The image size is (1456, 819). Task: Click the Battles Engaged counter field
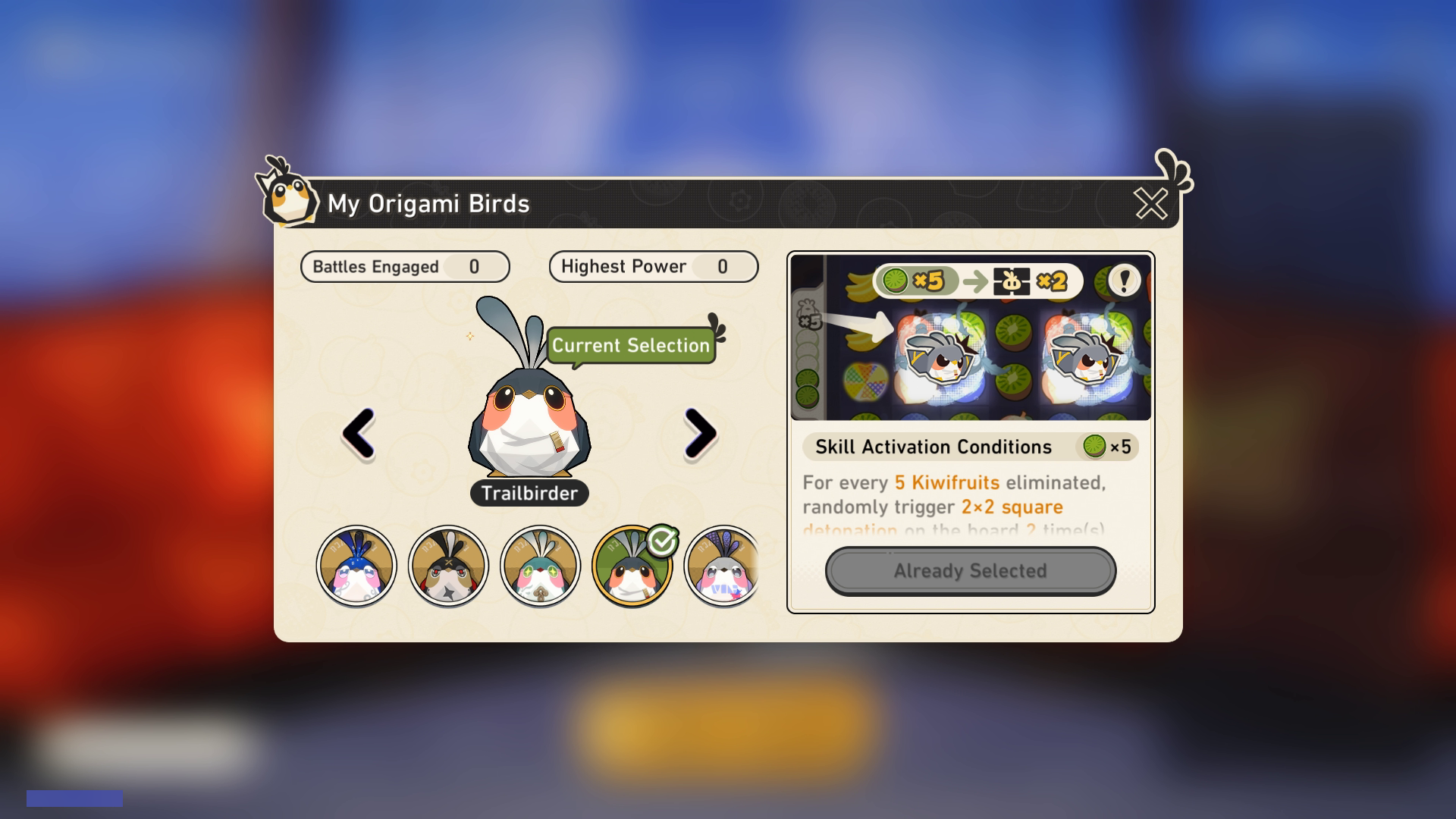click(405, 266)
